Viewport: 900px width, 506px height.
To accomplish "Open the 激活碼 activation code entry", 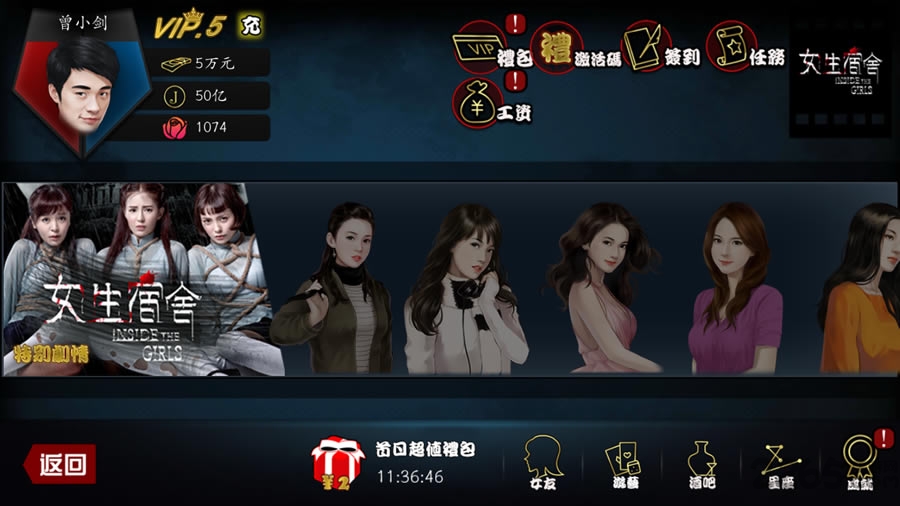I will tap(561, 47).
